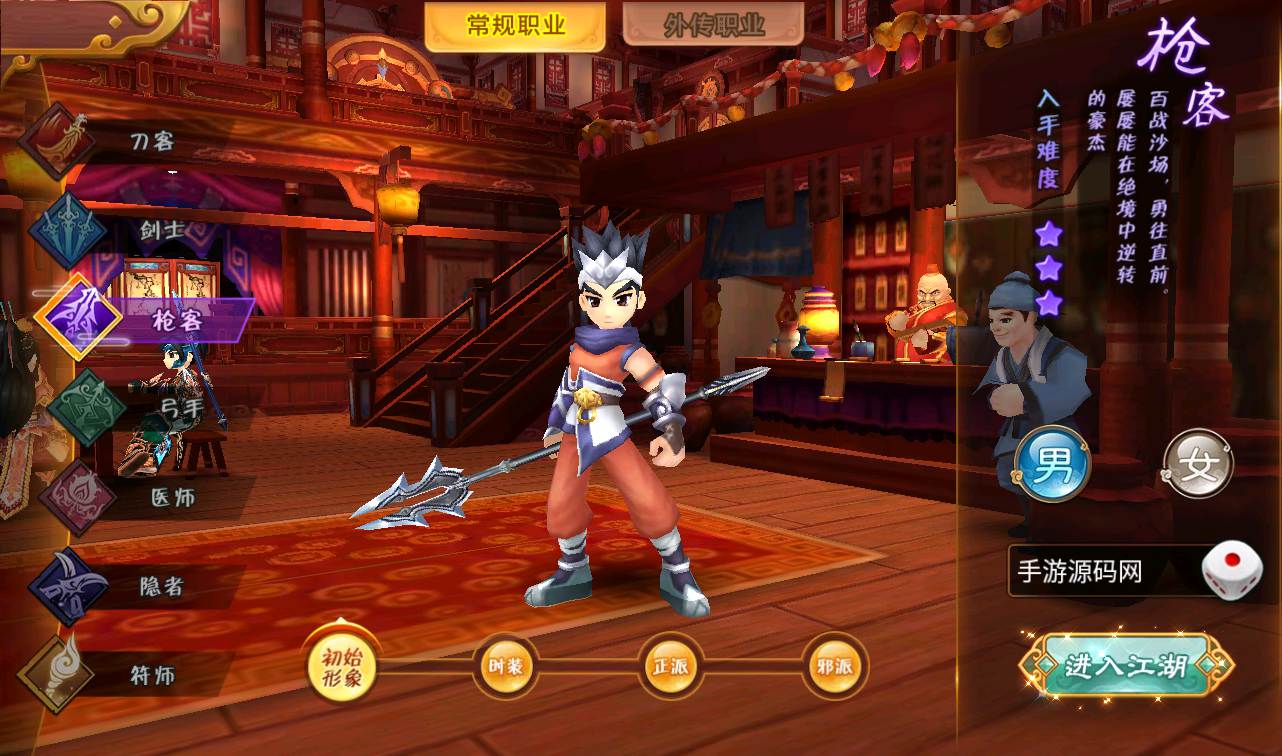1282x756 pixels.
Task: Switch to the 常规职业 tab
Action: click(515, 26)
